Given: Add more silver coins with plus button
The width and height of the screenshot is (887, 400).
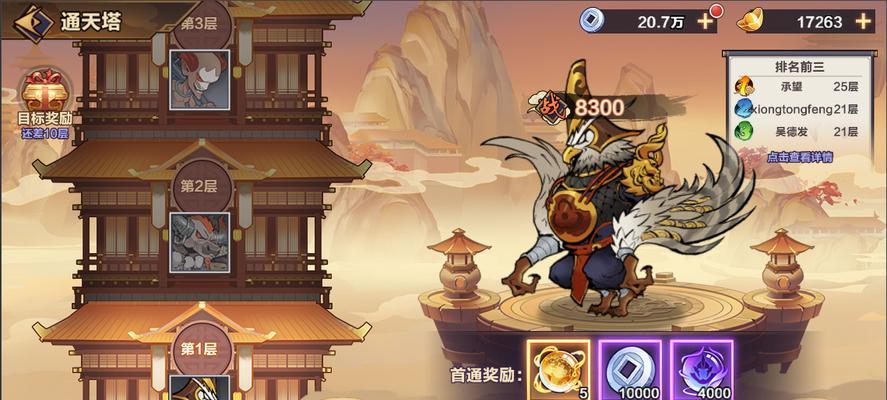Looking at the screenshot, I should (x=706, y=21).
